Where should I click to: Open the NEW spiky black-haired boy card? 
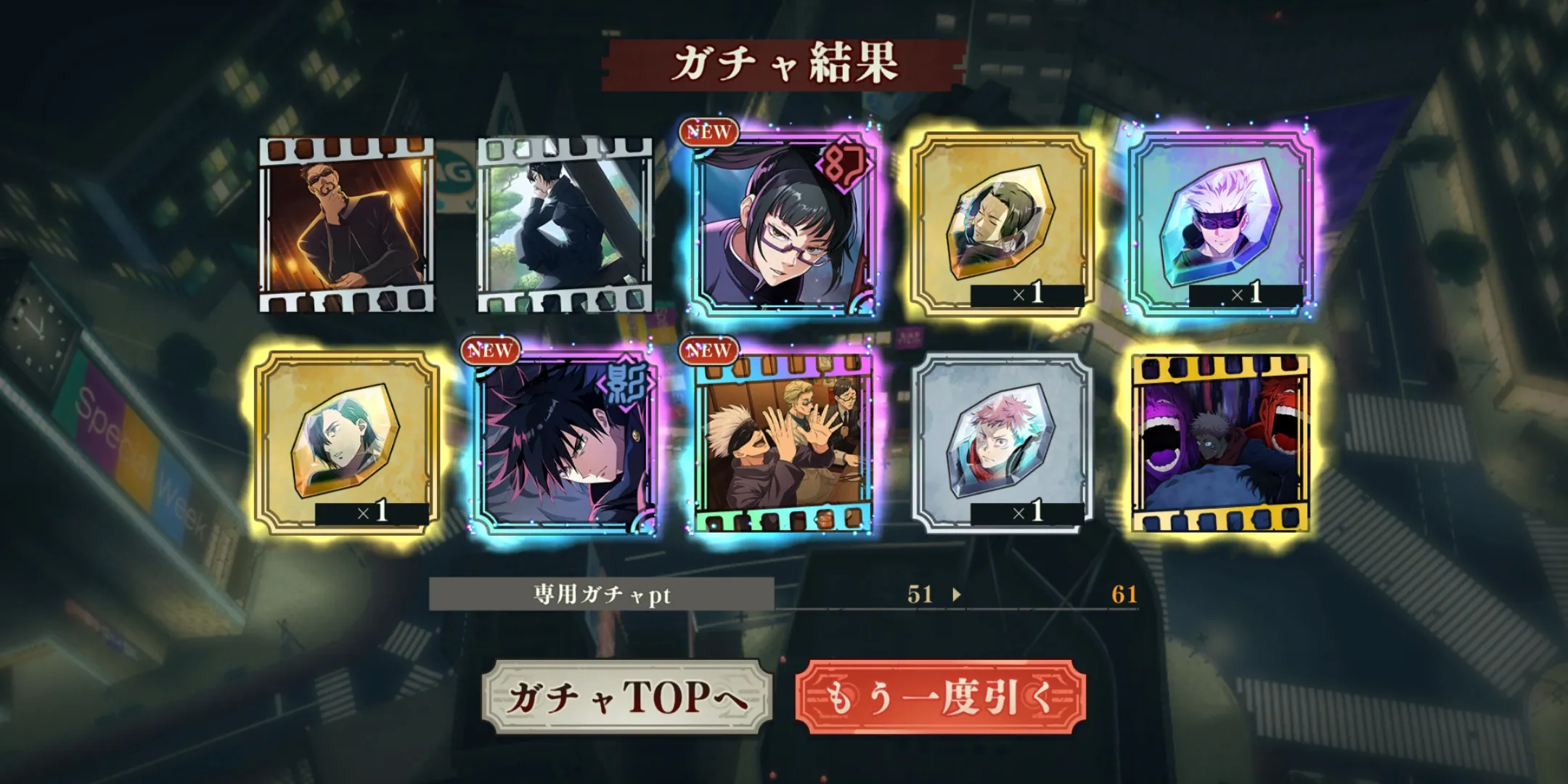click(x=565, y=443)
